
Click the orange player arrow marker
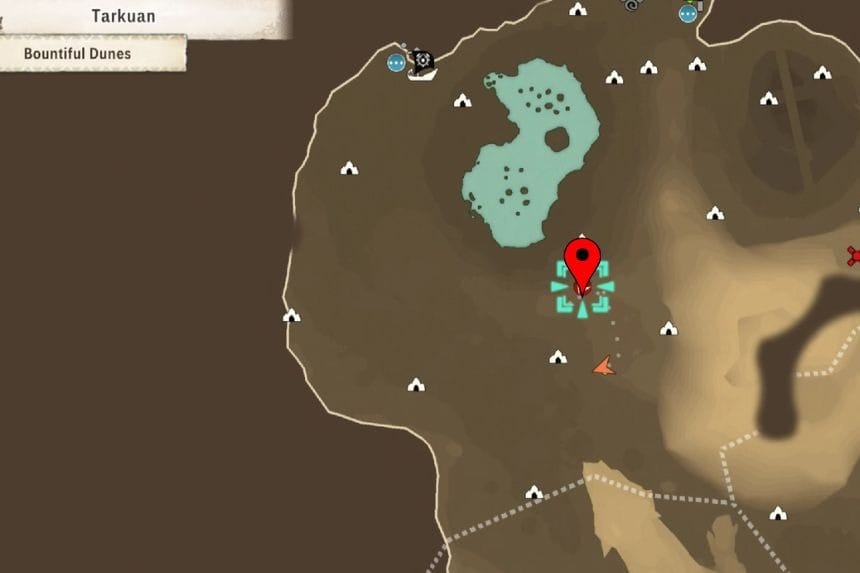603,367
